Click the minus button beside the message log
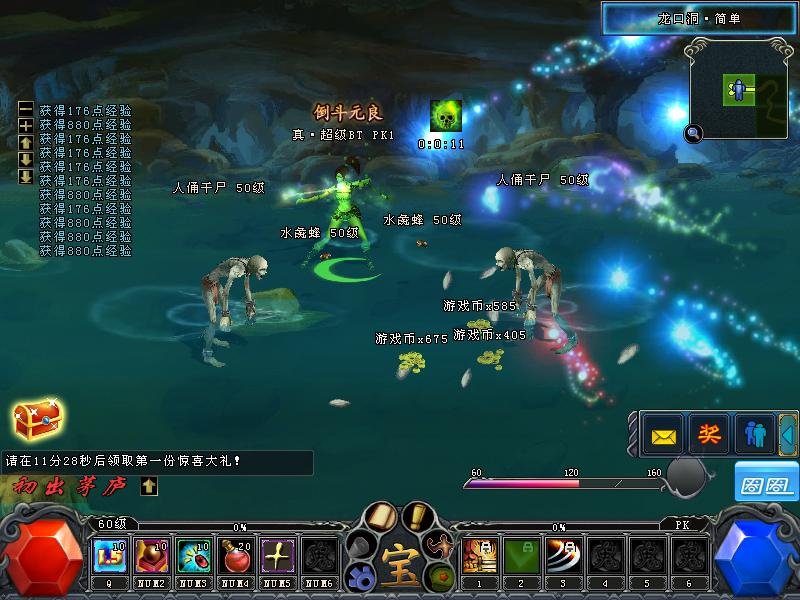Viewport: 800px width, 600px height. 26,110
